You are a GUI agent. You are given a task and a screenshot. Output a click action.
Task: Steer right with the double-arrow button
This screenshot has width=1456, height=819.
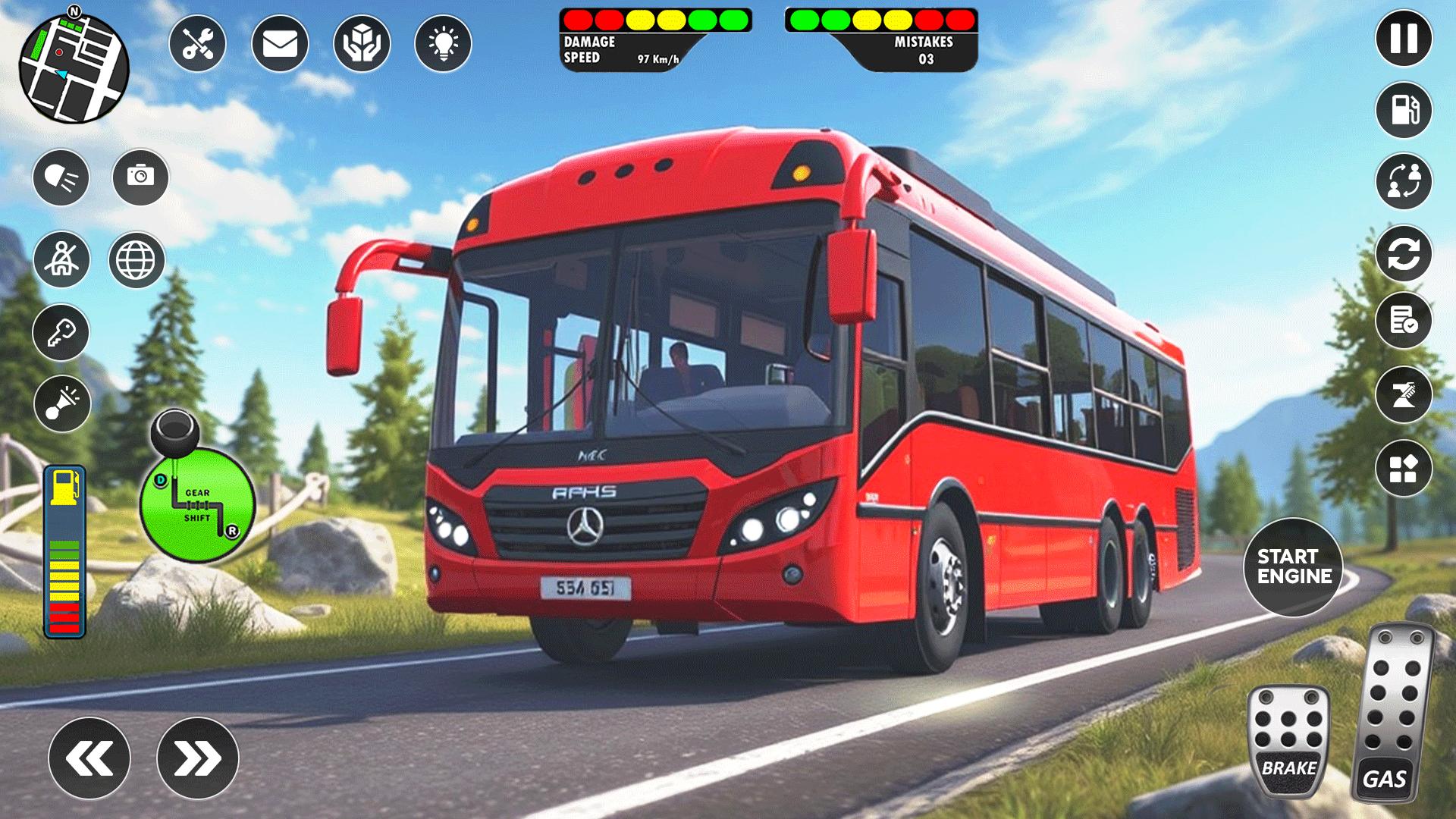point(198,758)
